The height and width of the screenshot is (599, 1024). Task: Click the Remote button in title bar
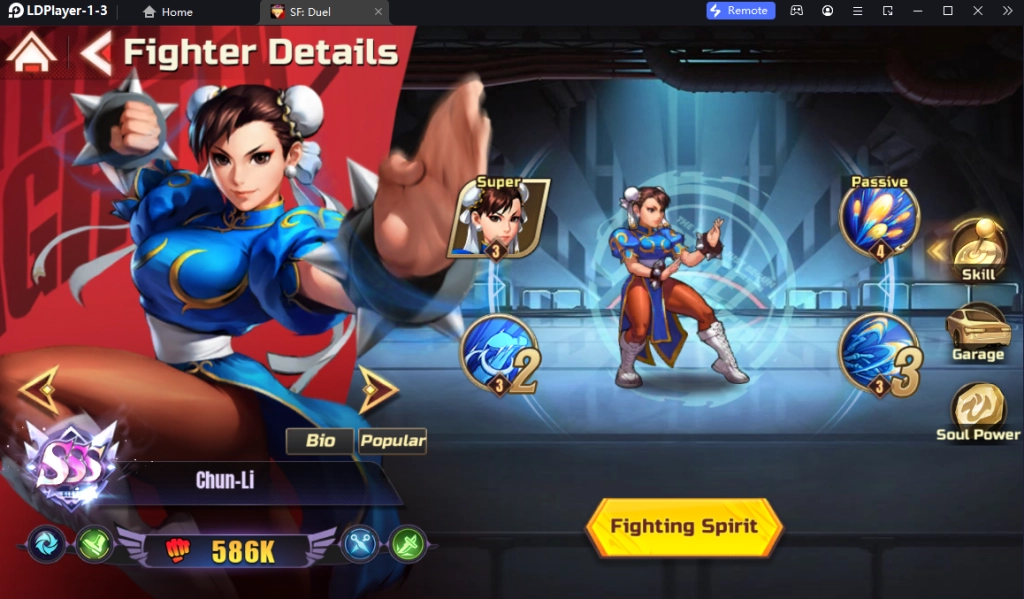click(x=739, y=11)
